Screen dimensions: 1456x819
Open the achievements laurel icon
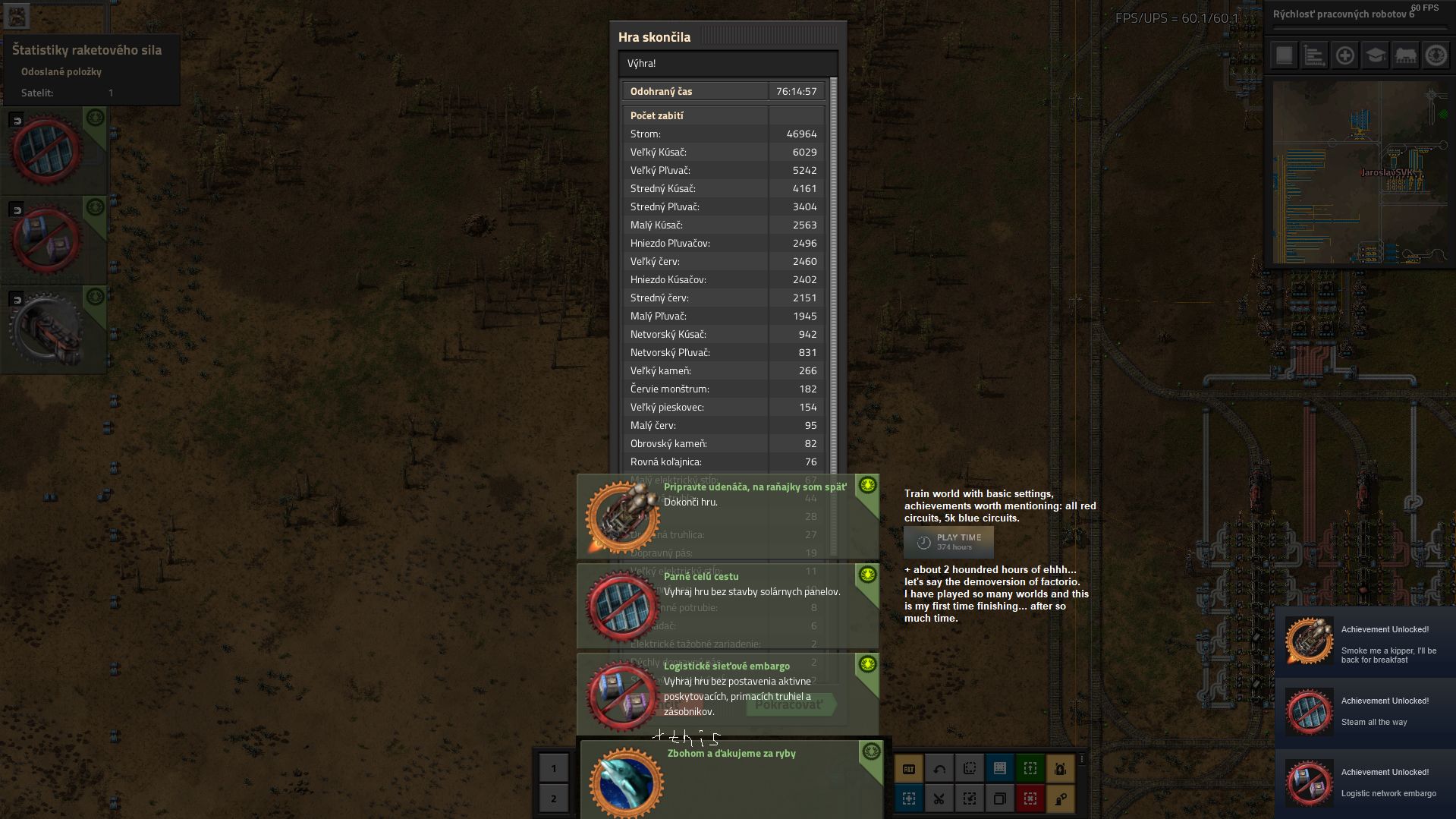[1436, 55]
